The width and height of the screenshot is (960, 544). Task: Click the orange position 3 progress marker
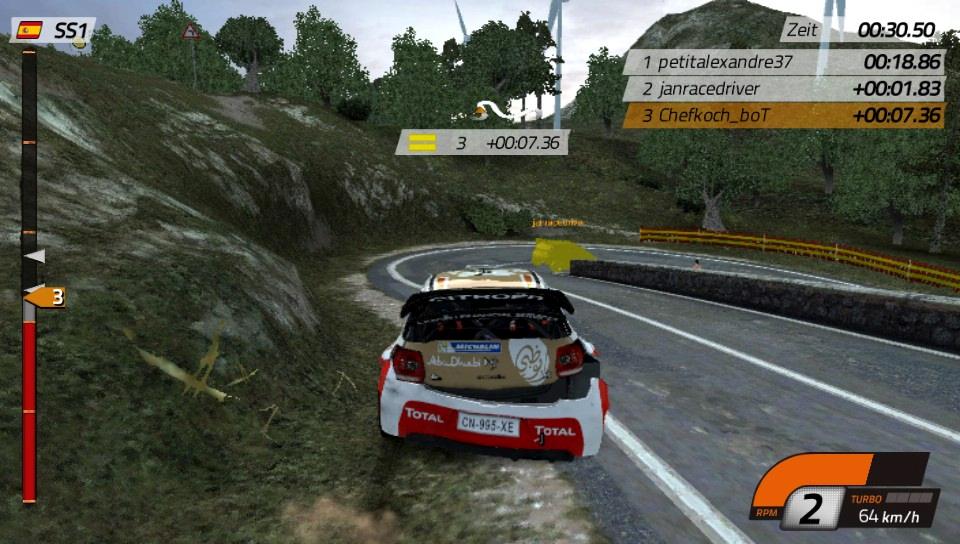45,297
